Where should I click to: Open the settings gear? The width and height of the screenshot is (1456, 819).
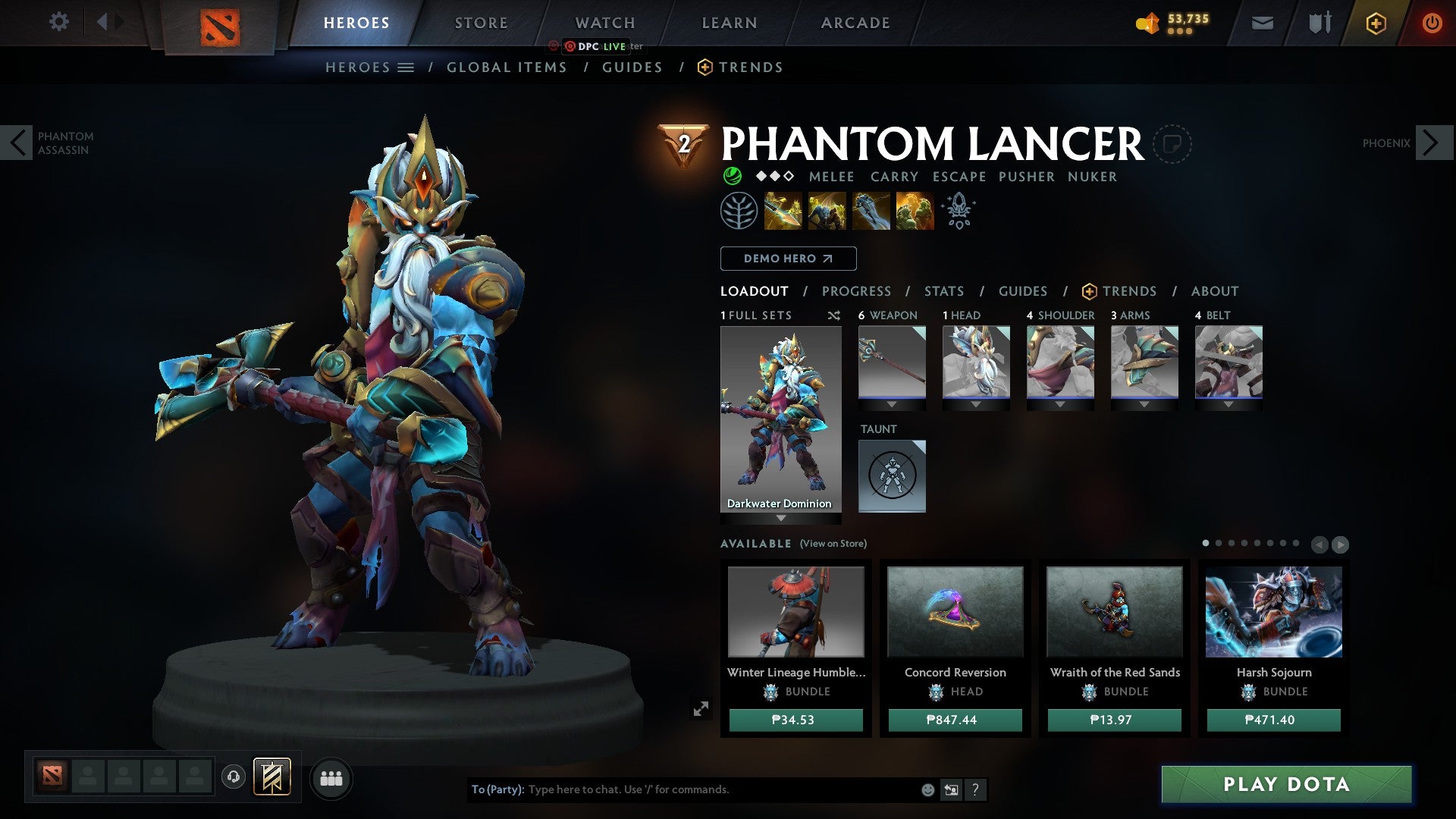pyautogui.click(x=59, y=22)
